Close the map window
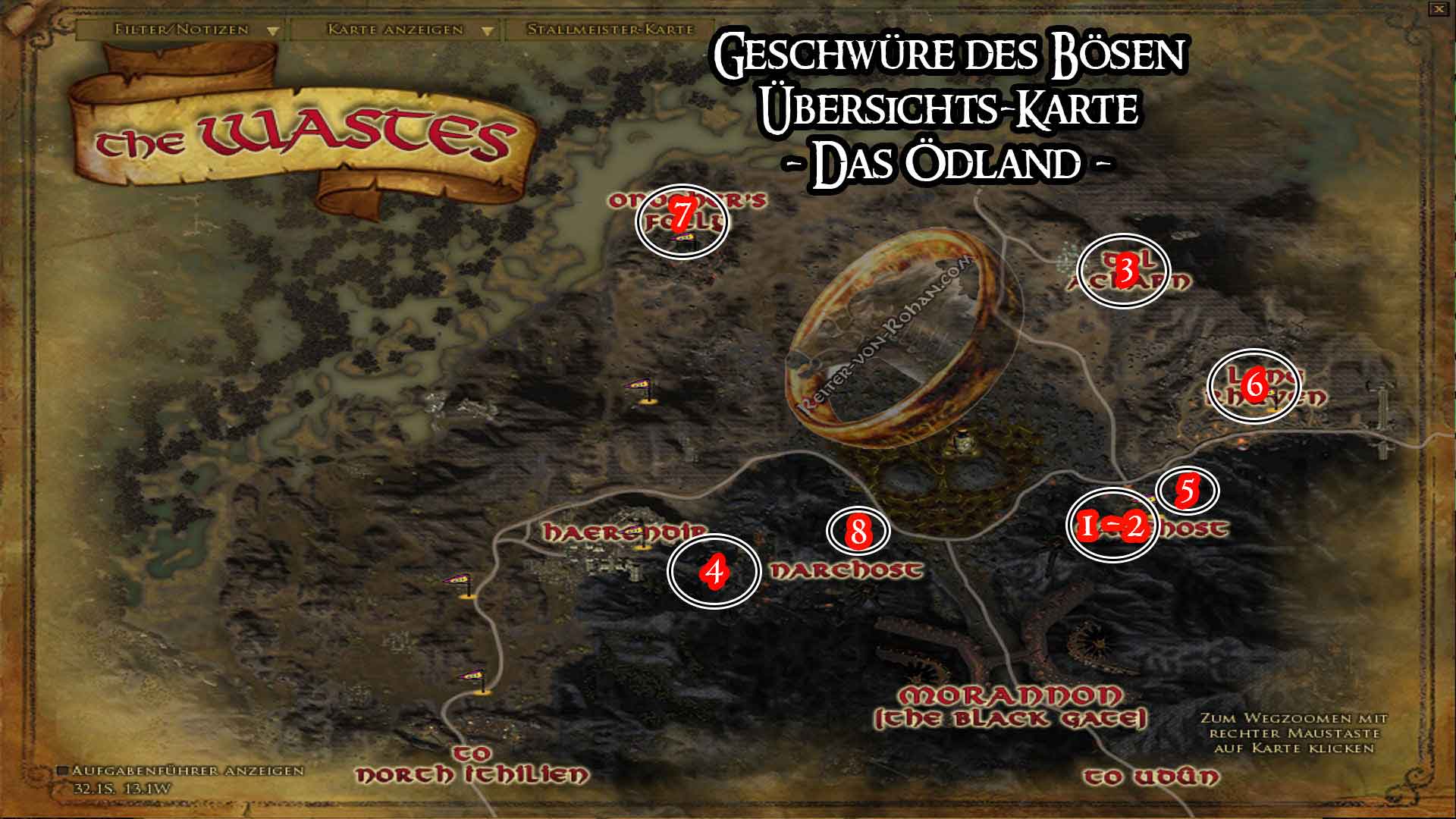The height and width of the screenshot is (819, 1456). [x=1439, y=9]
